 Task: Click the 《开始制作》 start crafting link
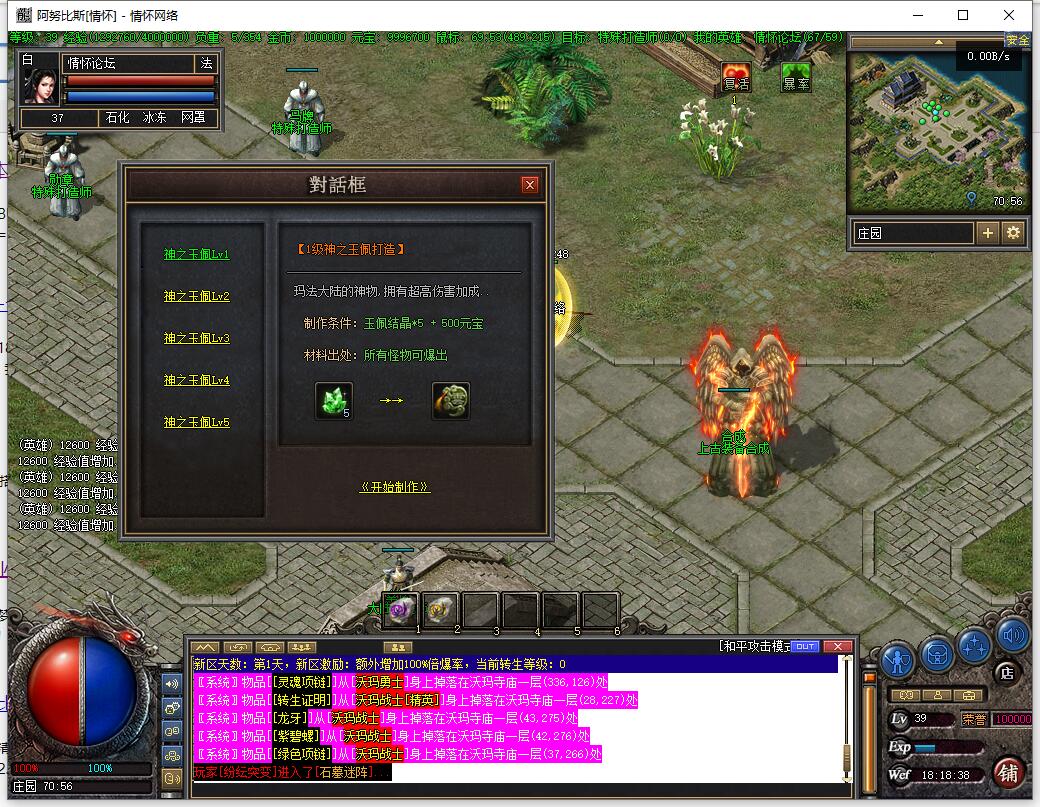395,487
